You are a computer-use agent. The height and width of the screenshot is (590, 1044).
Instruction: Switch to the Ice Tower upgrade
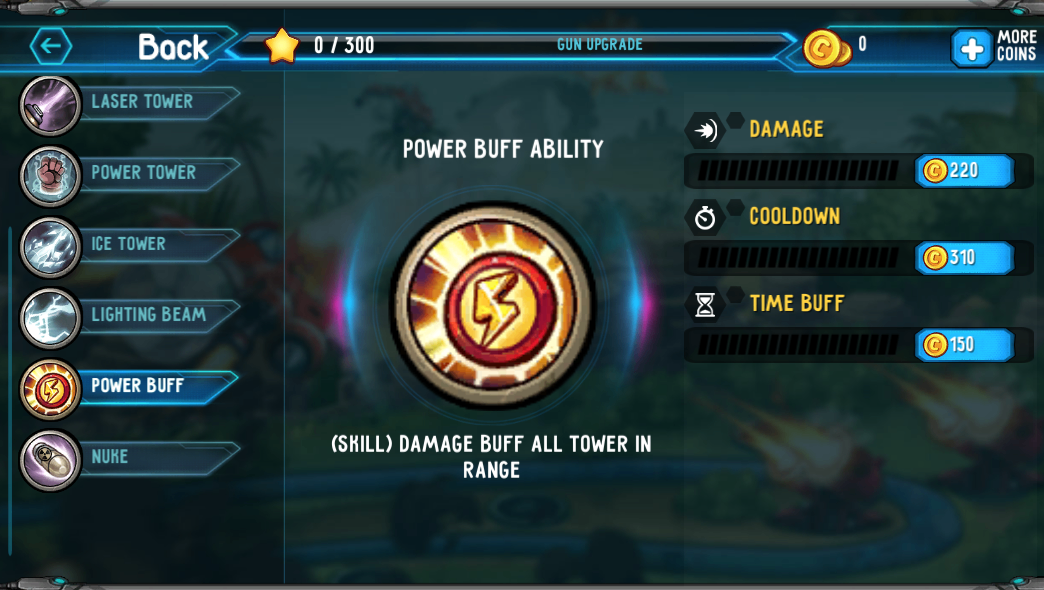click(x=128, y=244)
